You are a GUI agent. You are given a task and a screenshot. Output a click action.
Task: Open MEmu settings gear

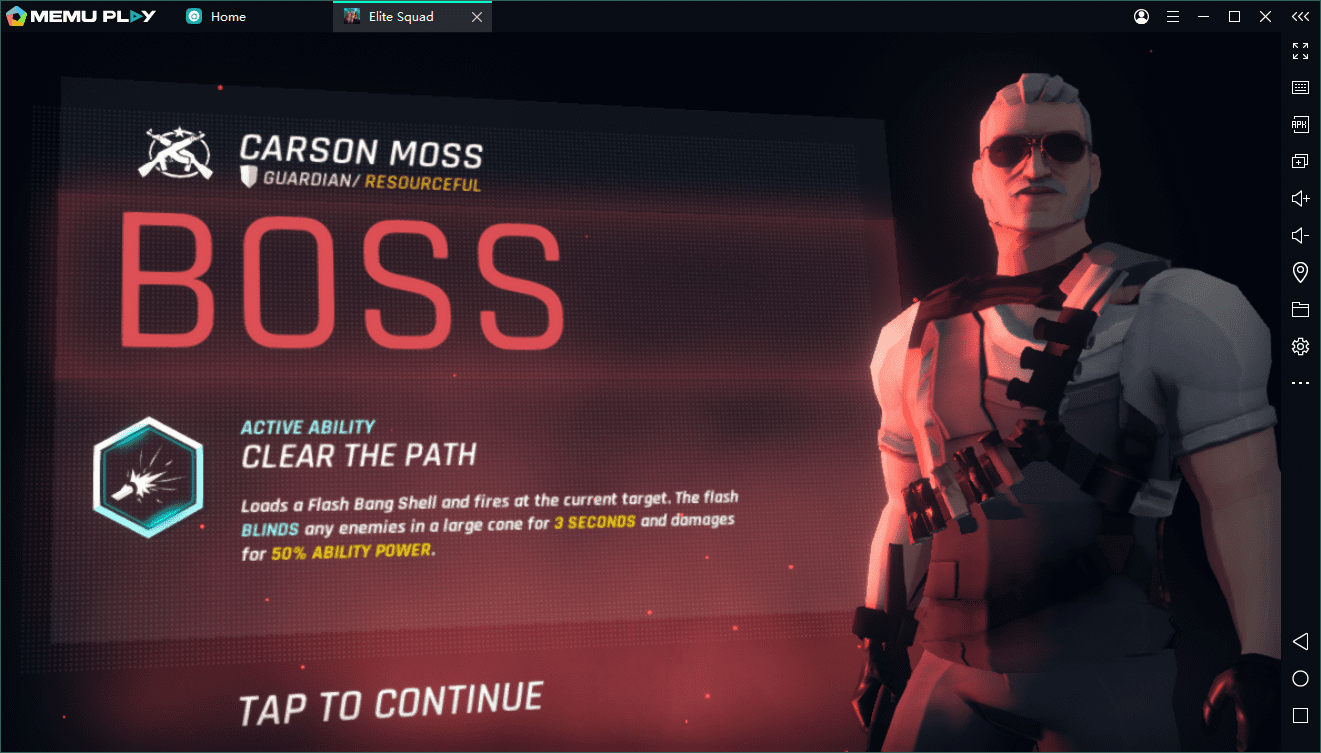[x=1300, y=346]
